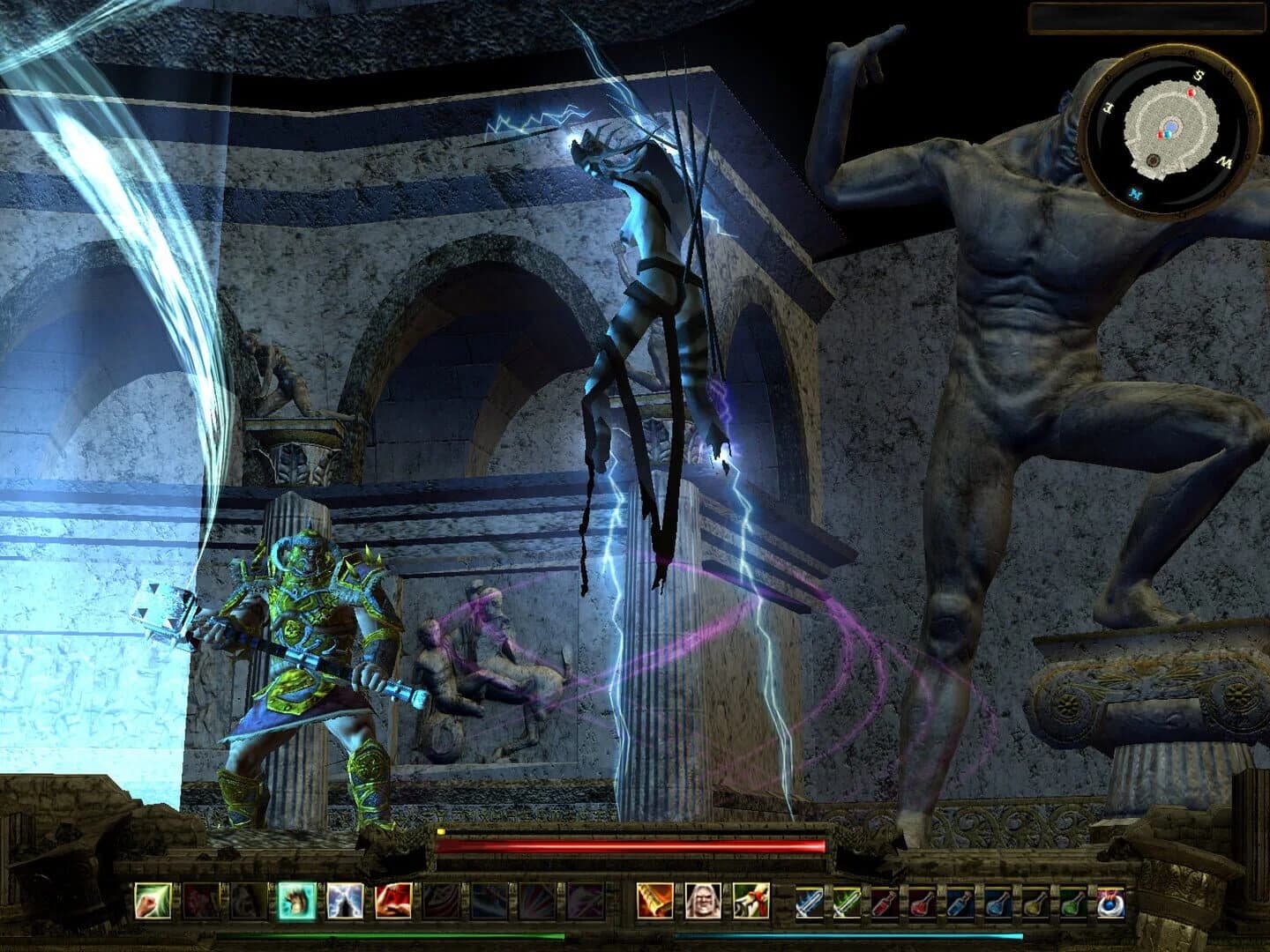Drink a blue energy potion
Image resolution: width=1270 pixels, height=952 pixels.
click(x=960, y=903)
